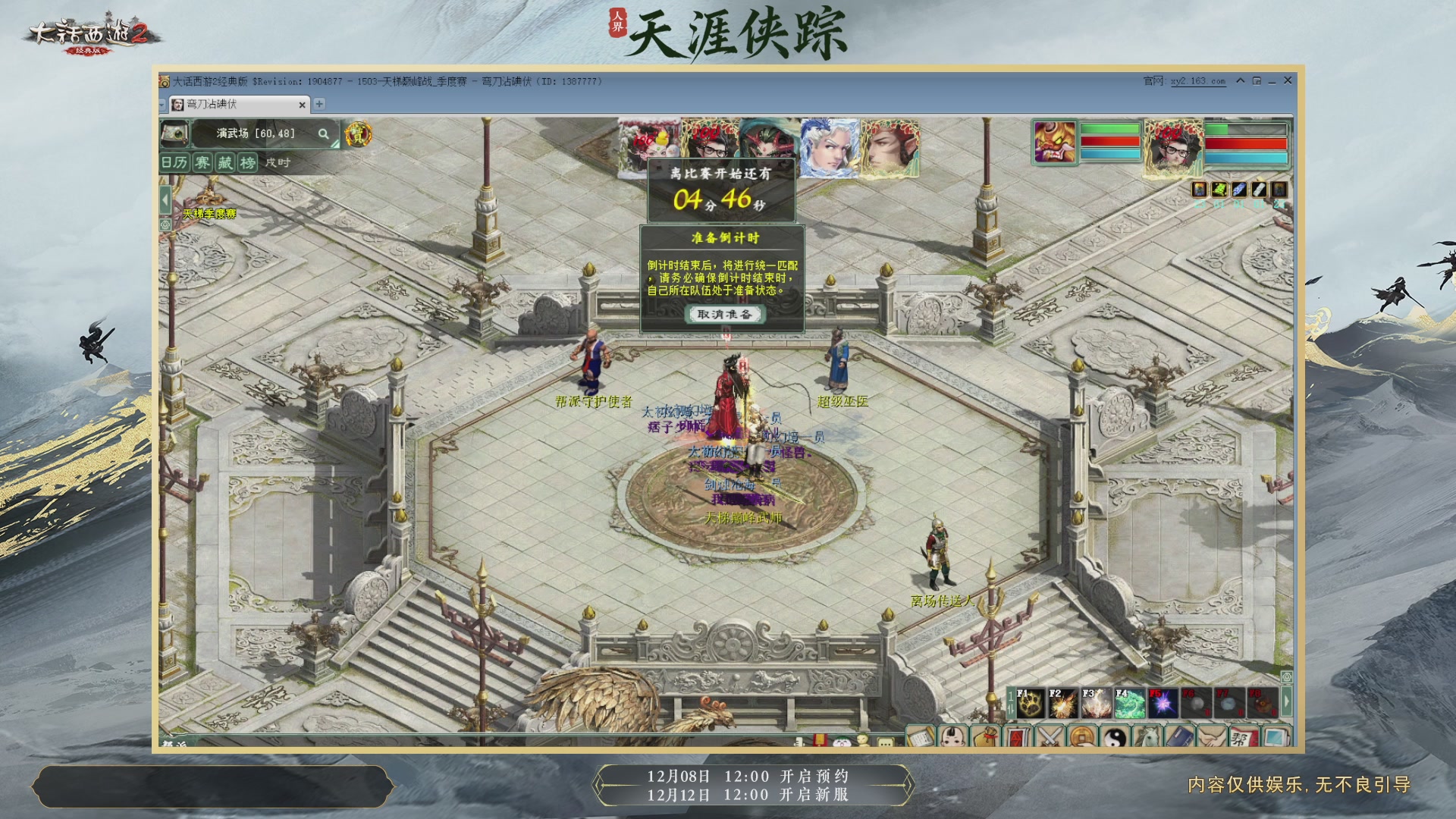1456x819 pixels.
Task: Activate the F1 skill icon in the hotkey bar
Action: coord(1031,704)
